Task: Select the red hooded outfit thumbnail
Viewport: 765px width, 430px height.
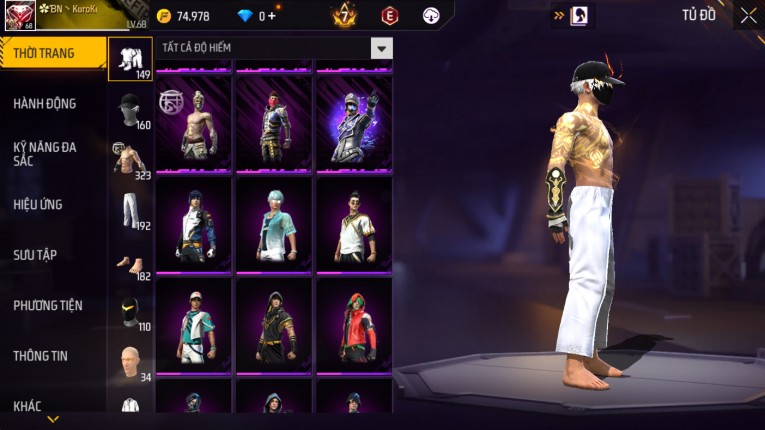Action: 354,326
